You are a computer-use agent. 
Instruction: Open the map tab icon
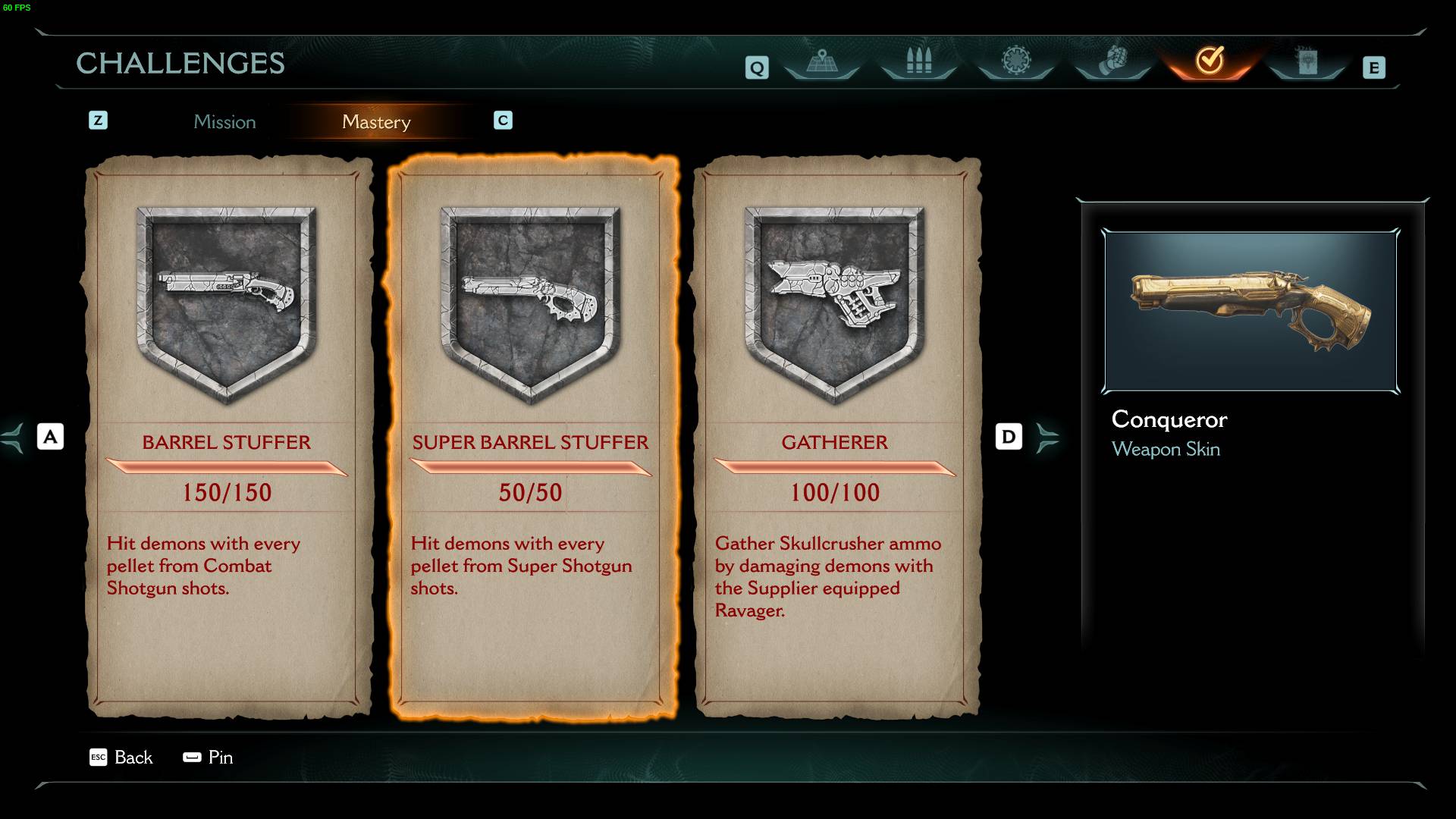[x=821, y=61]
